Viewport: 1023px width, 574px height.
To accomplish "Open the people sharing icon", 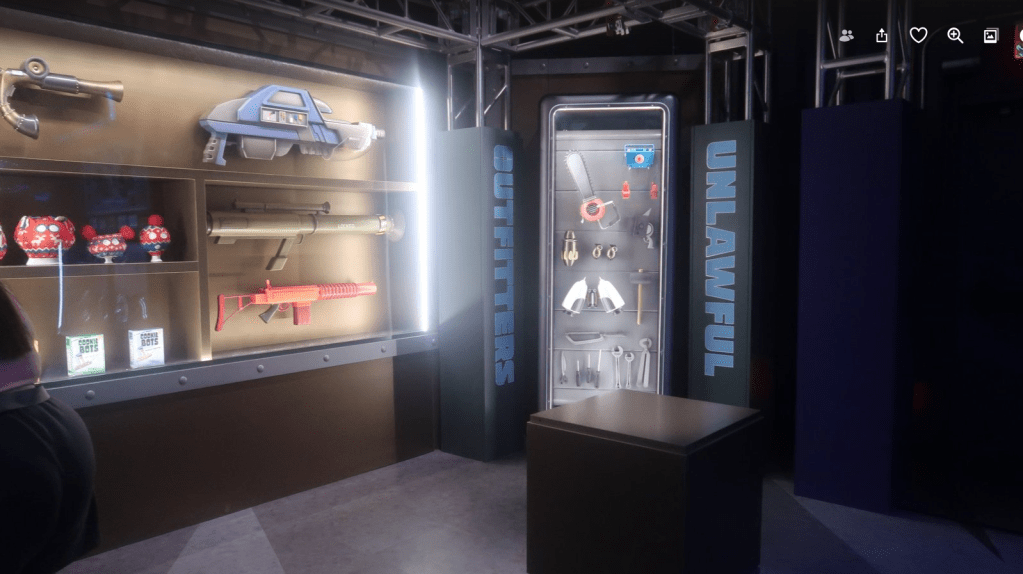I will (x=847, y=36).
